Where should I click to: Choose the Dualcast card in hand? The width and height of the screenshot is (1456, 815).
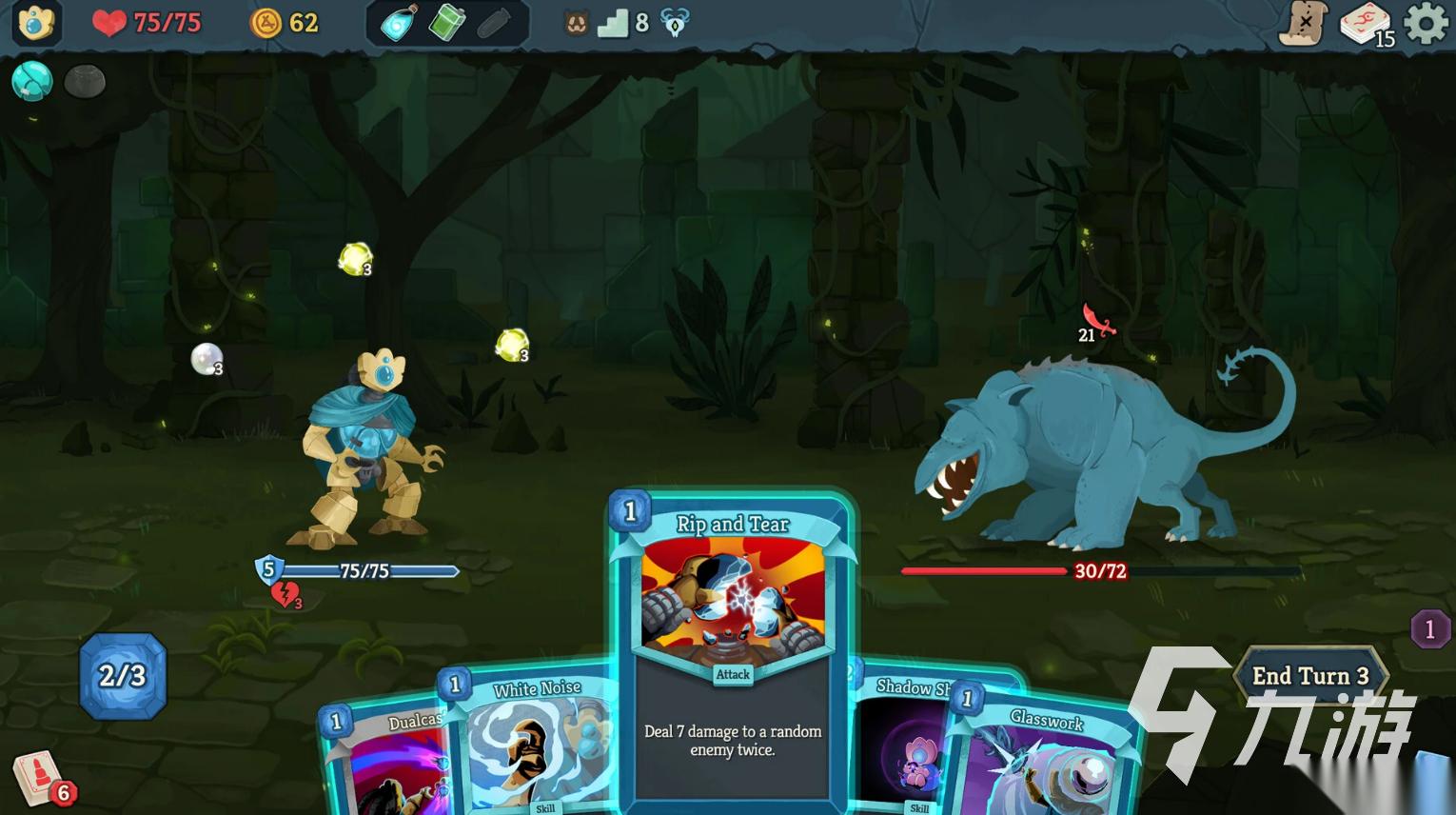click(390, 762)
